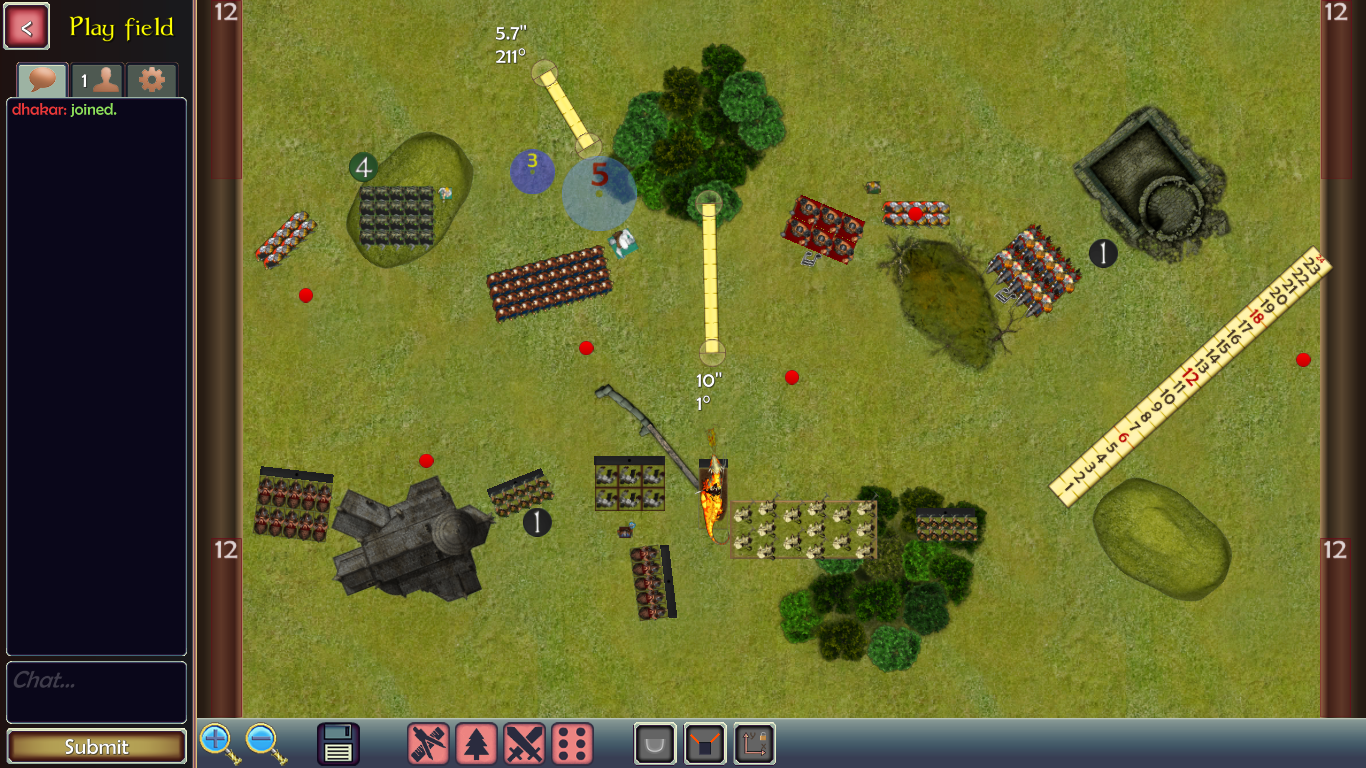Toggle the U-shaped grey toolbar button
This screenshot has height=768, width=1366.
coord(656,744)
